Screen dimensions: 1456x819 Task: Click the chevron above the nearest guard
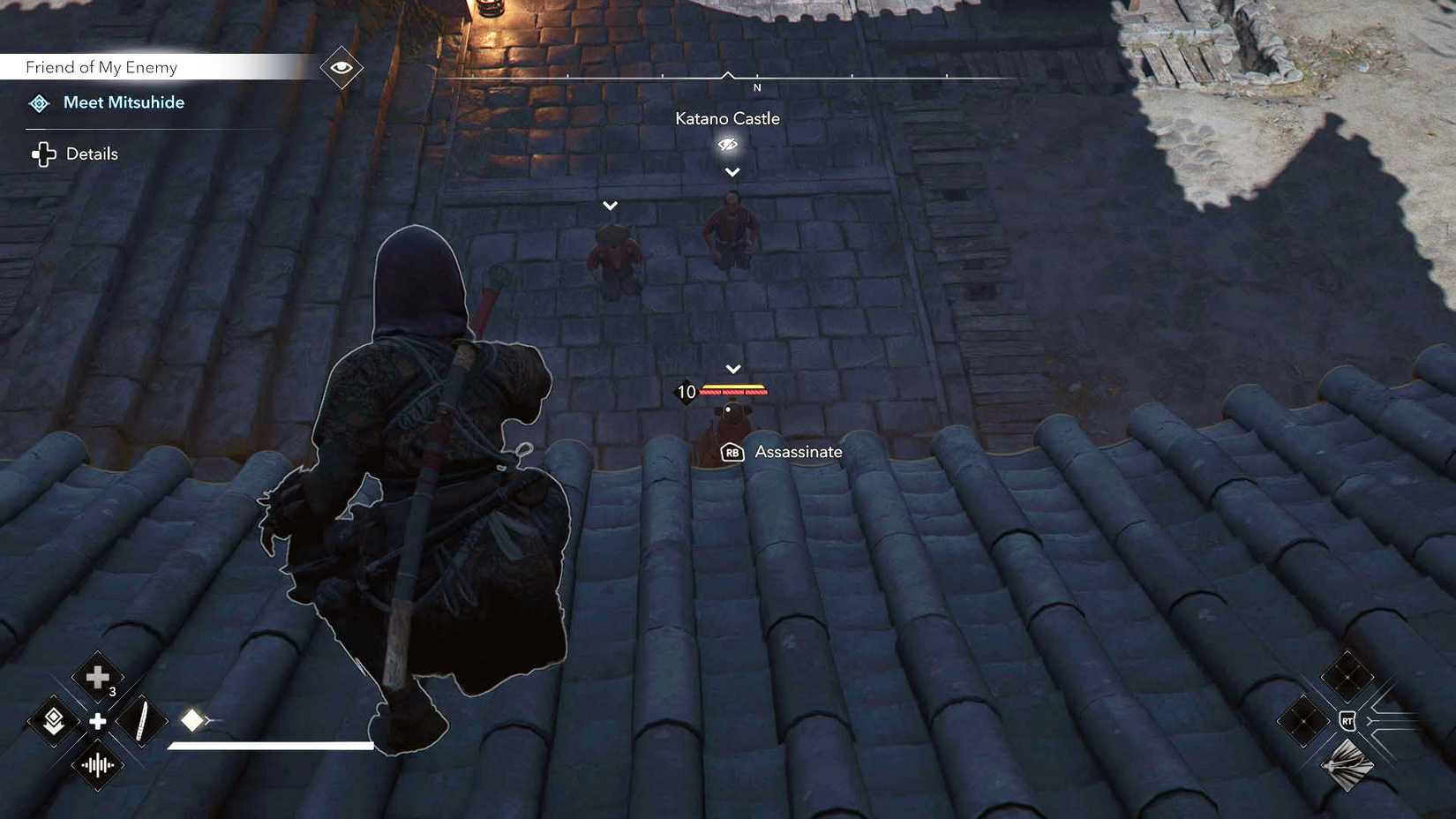[x=732, y=368]
